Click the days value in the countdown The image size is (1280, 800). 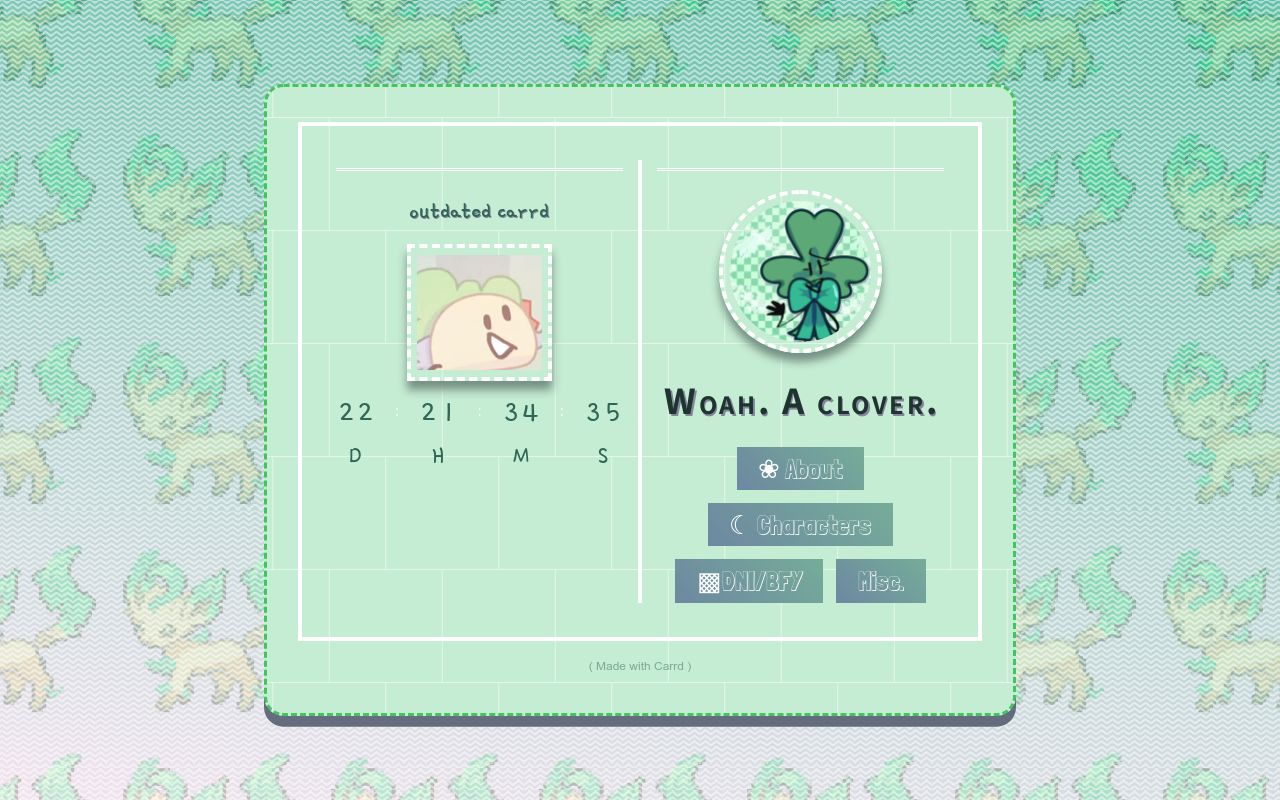tap(357, 411)
